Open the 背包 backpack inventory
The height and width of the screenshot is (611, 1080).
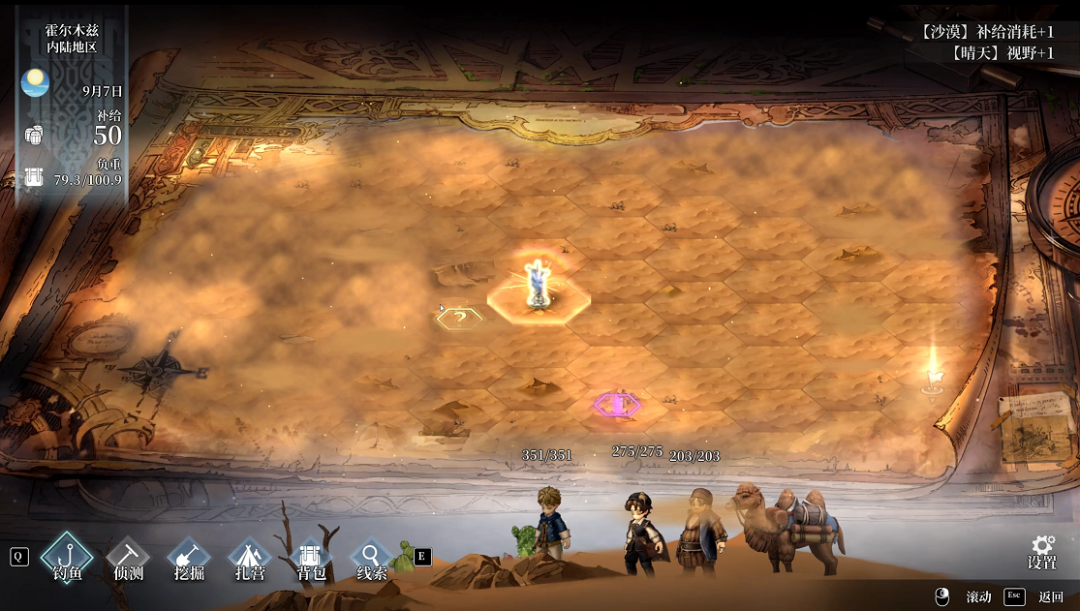tap(310, 555)
